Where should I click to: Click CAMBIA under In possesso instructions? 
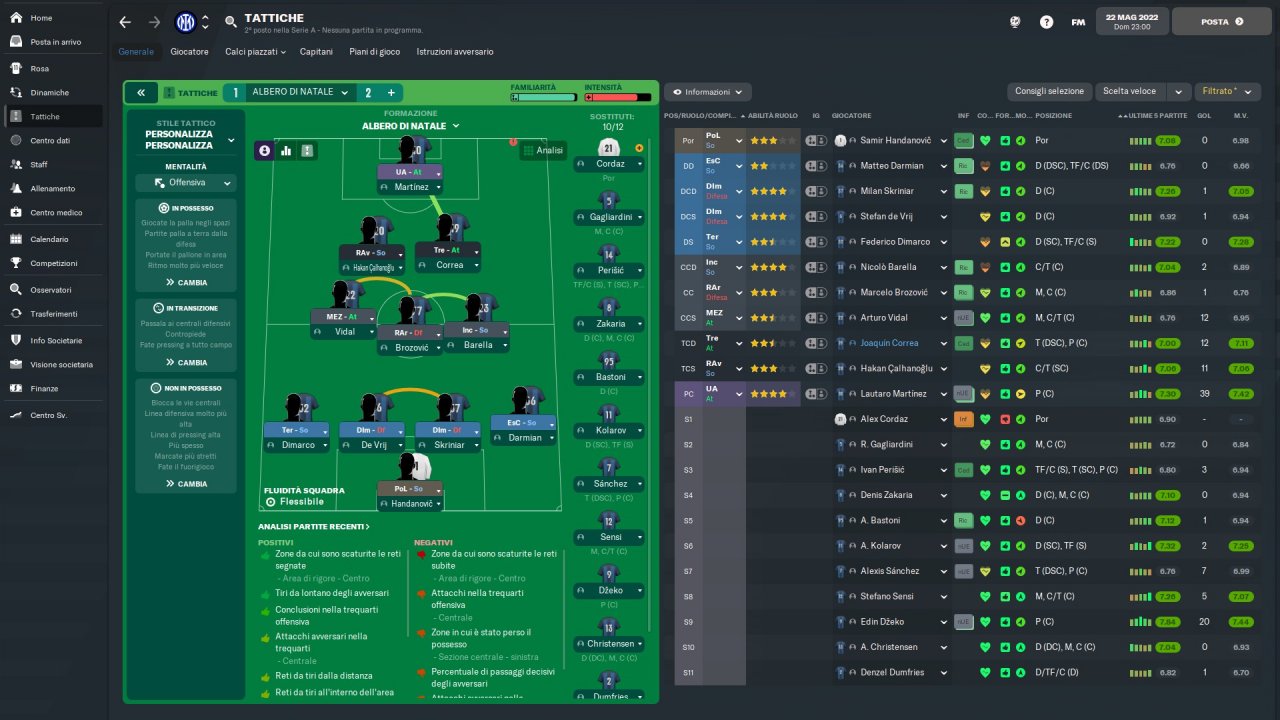click(186, 282)
